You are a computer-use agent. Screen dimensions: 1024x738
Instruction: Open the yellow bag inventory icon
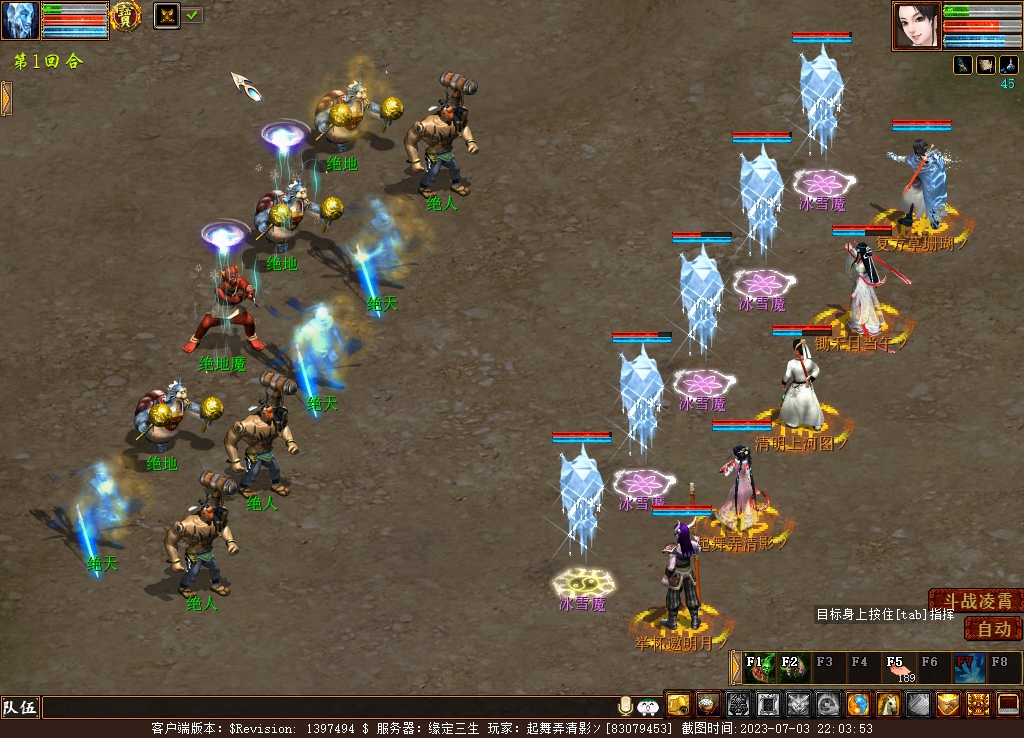point(679,705)
